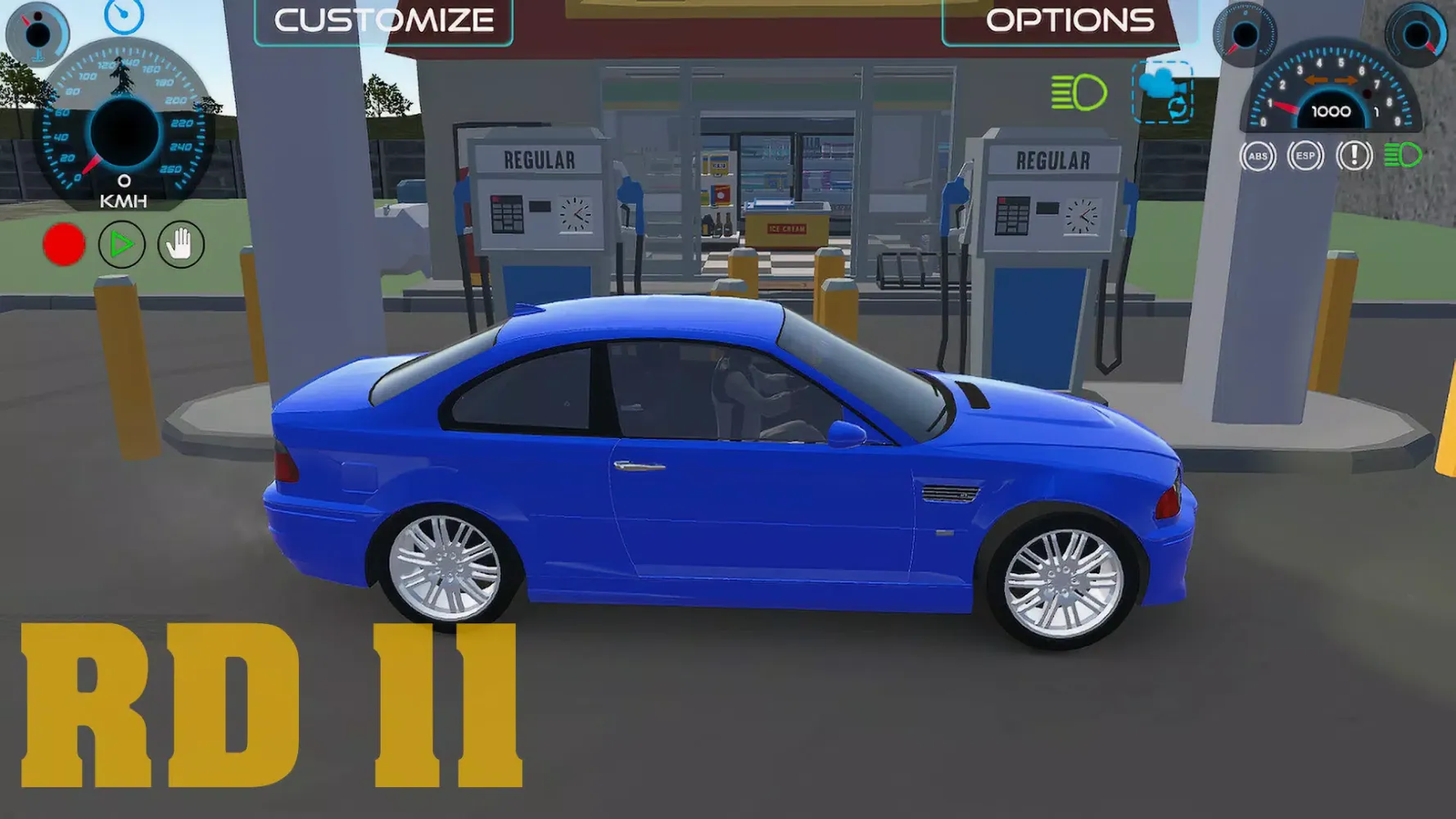Toggle the left turn signal arrow
This screenshot has width=1456, height=819.
point(1315,80)
